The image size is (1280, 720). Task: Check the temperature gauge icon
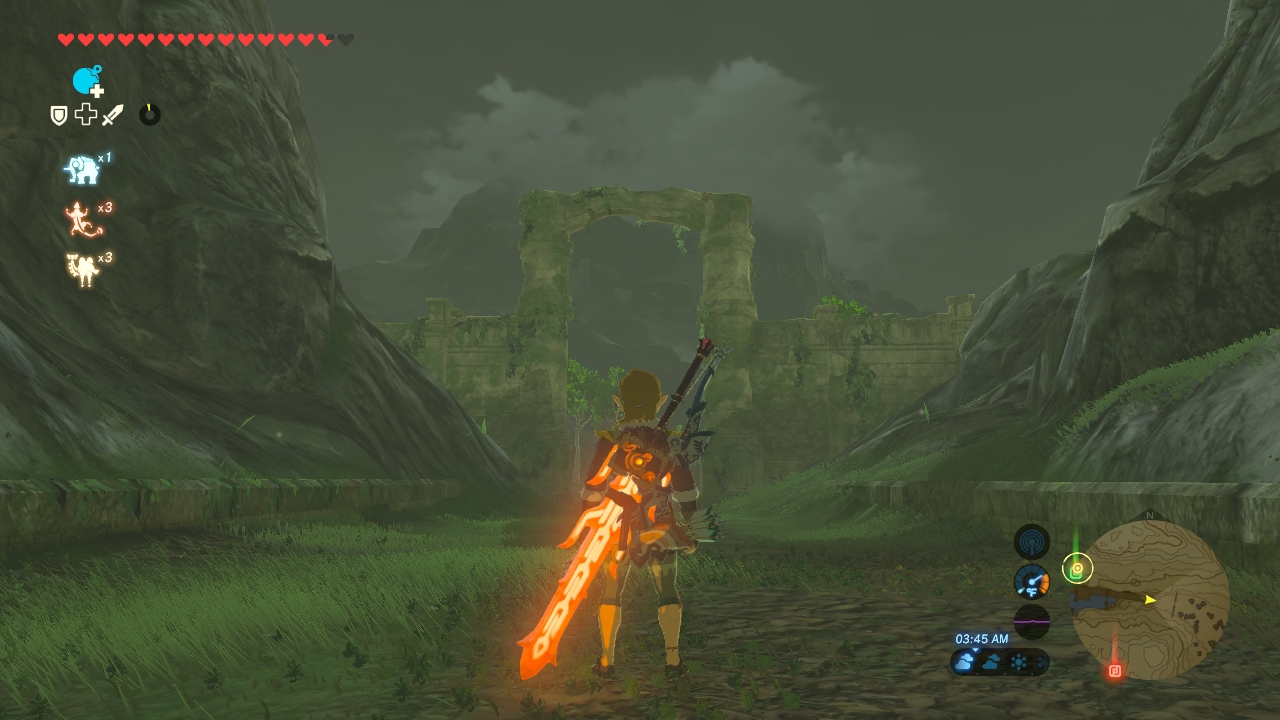1031,582
